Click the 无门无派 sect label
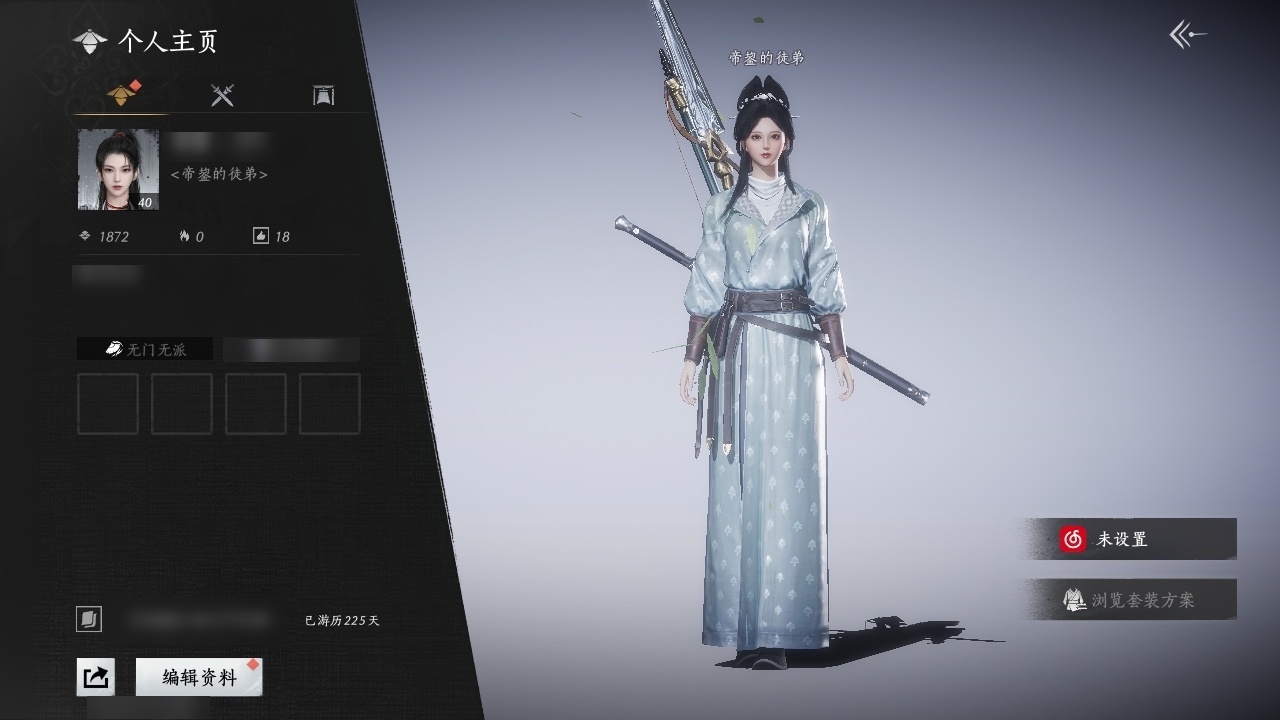This screenshot has width=1280, height=720. click(x=145, y=349)
